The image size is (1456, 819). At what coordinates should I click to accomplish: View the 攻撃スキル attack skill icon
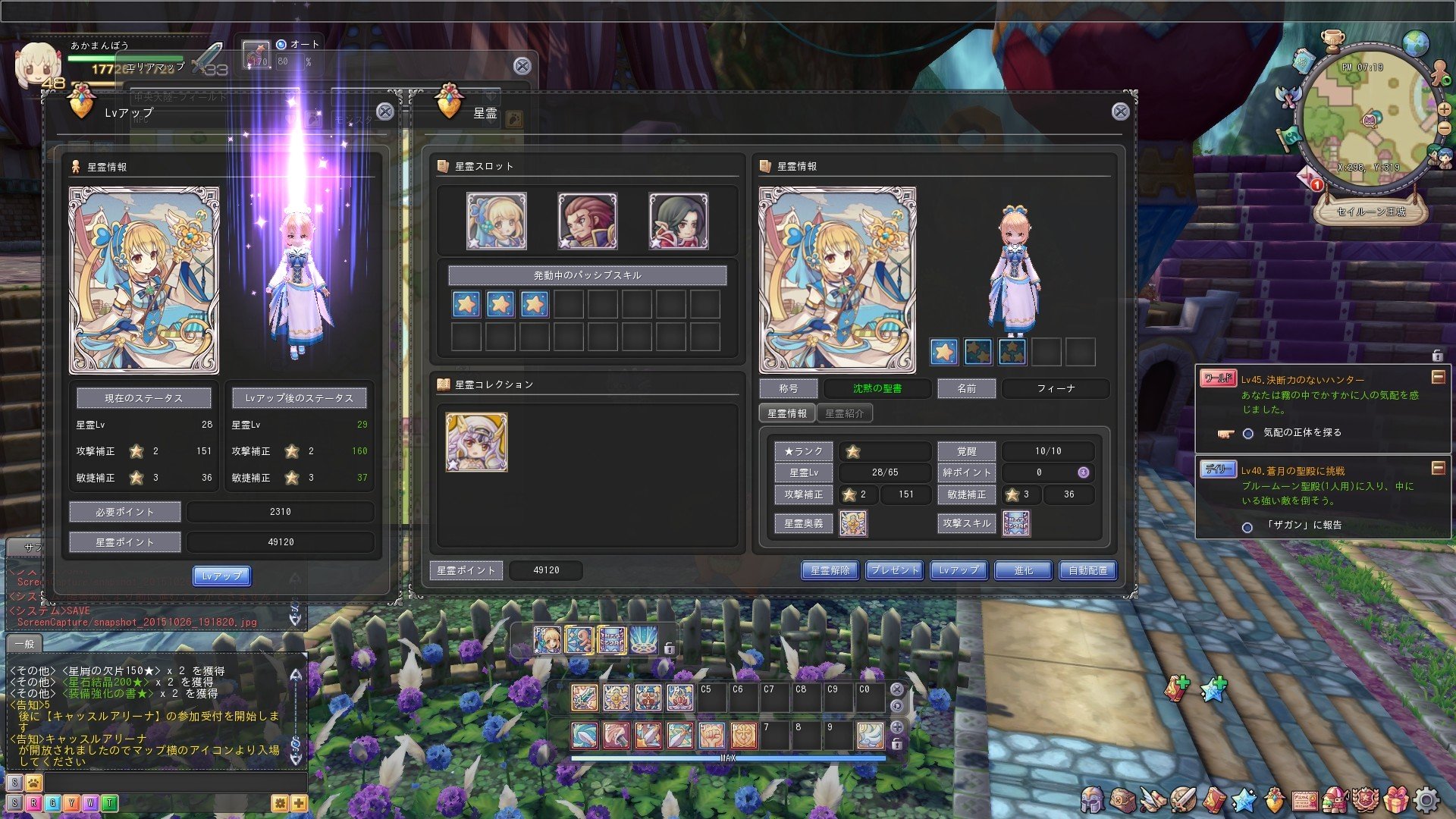(x=1016, y=523)
